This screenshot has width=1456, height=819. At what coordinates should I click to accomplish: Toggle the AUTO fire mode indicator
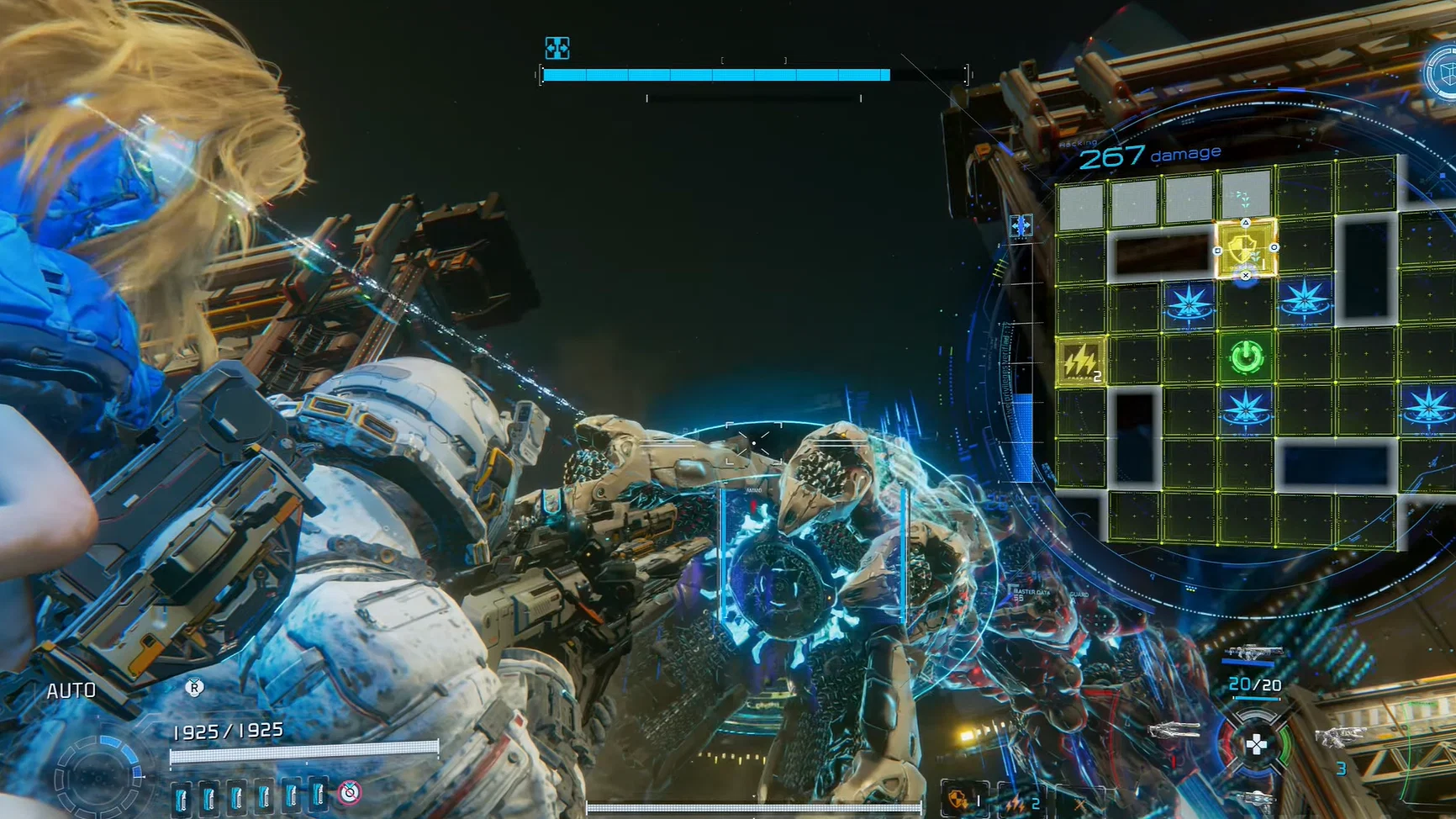click(71, 690)
